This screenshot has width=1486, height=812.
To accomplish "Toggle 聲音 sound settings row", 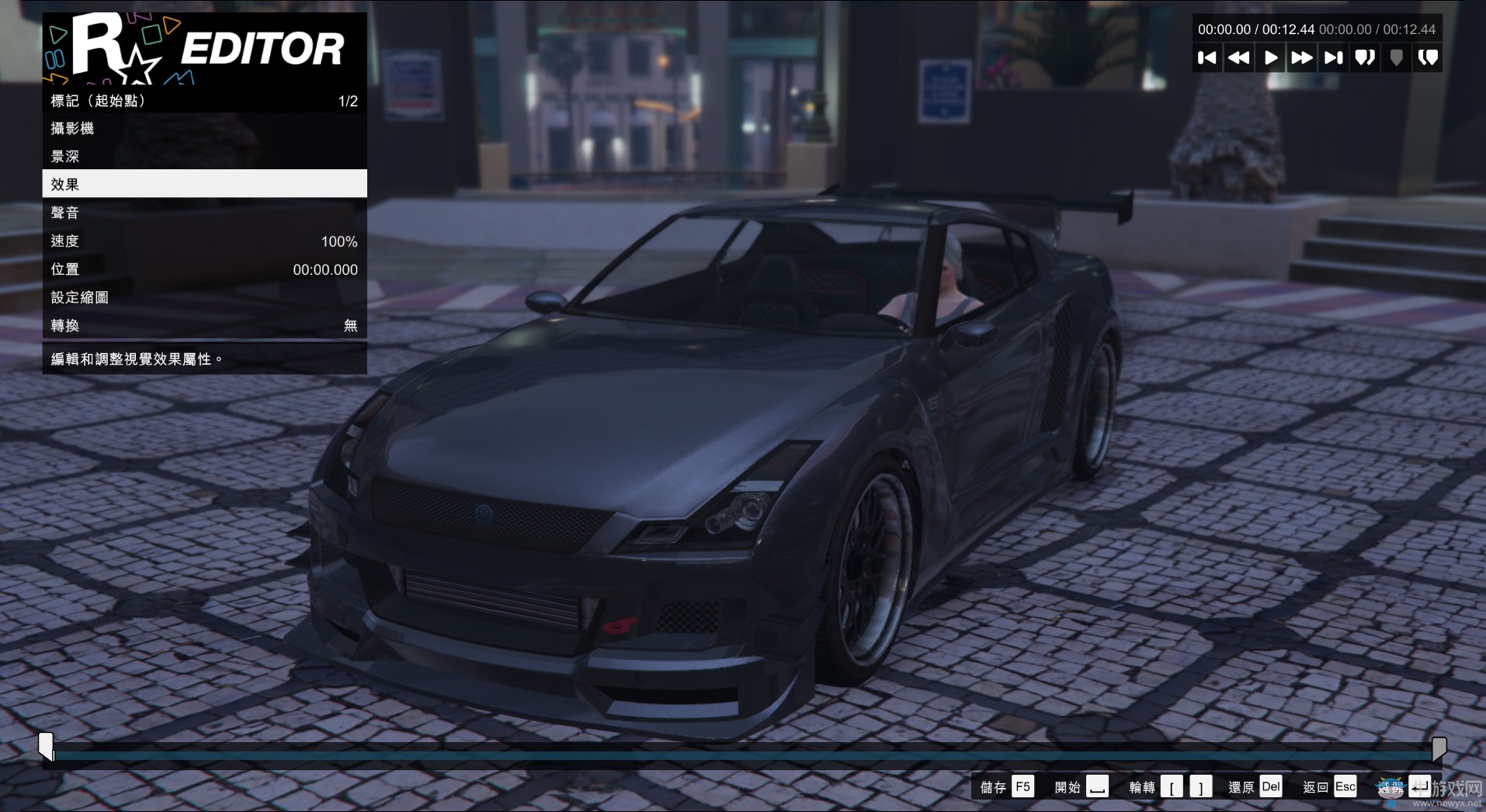I will coord(204,212).
